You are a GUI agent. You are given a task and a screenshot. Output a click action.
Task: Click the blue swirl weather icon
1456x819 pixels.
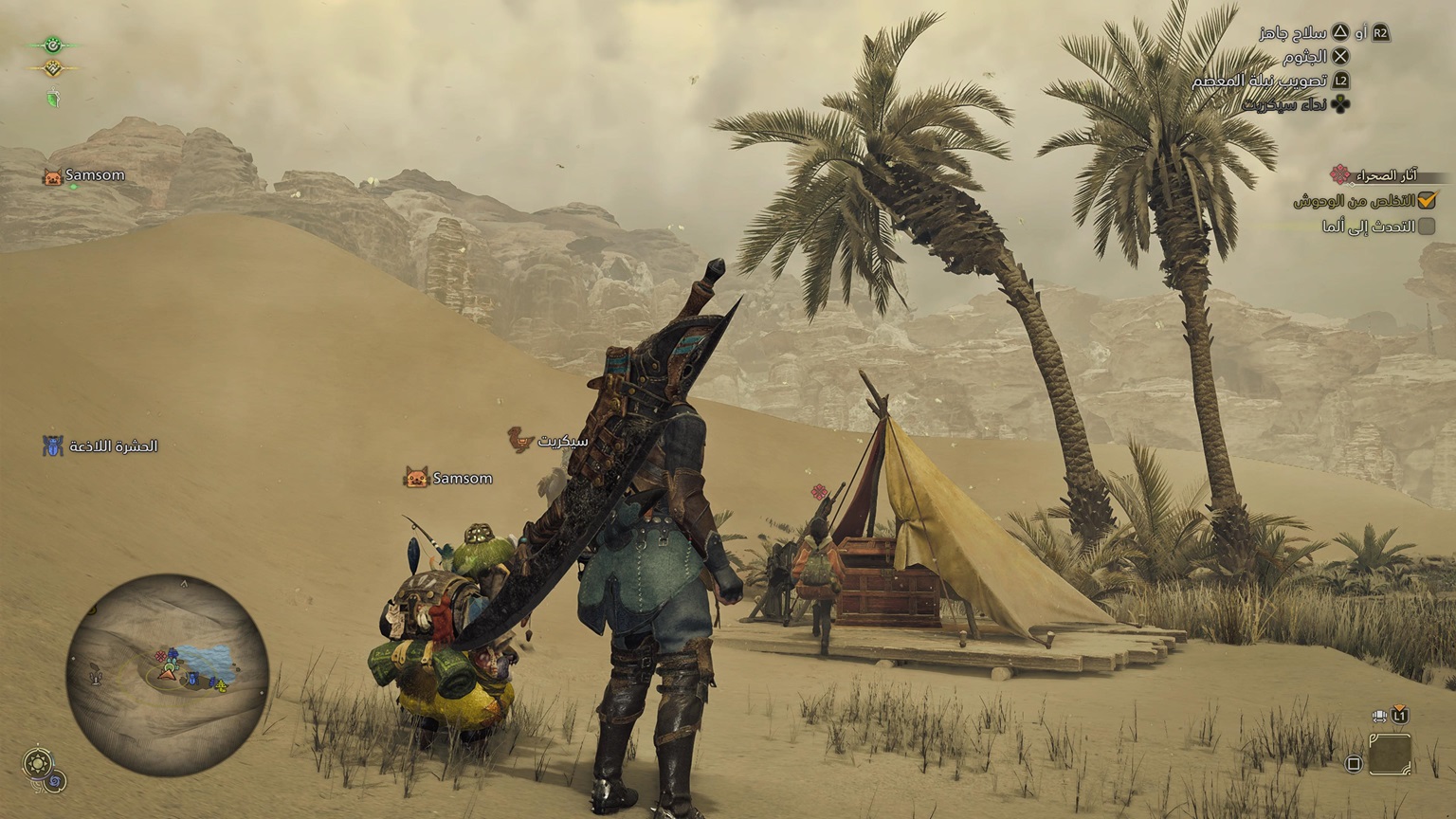(x=56, y=781)
